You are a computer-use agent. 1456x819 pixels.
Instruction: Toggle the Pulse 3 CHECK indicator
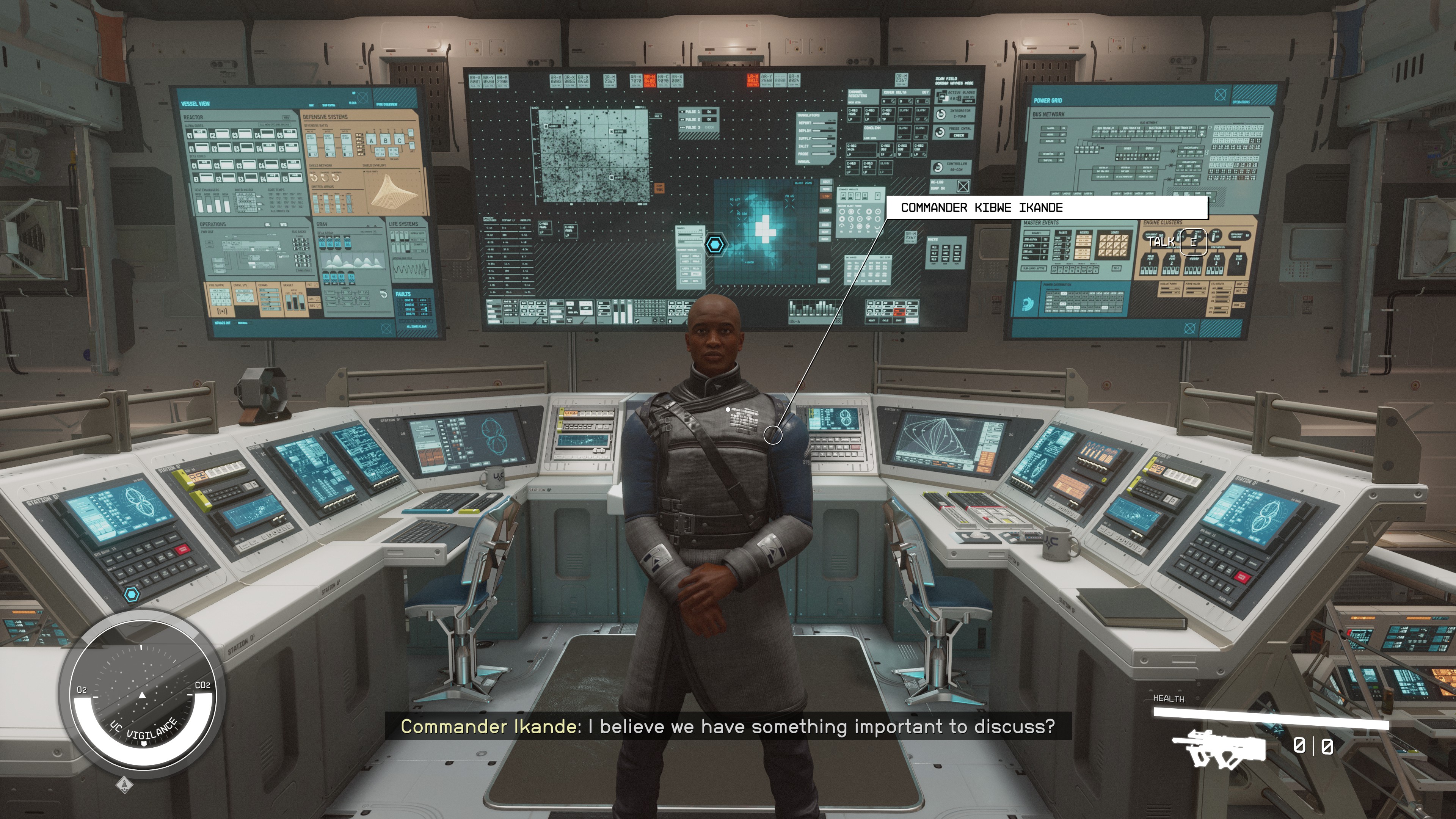[710, 128]
